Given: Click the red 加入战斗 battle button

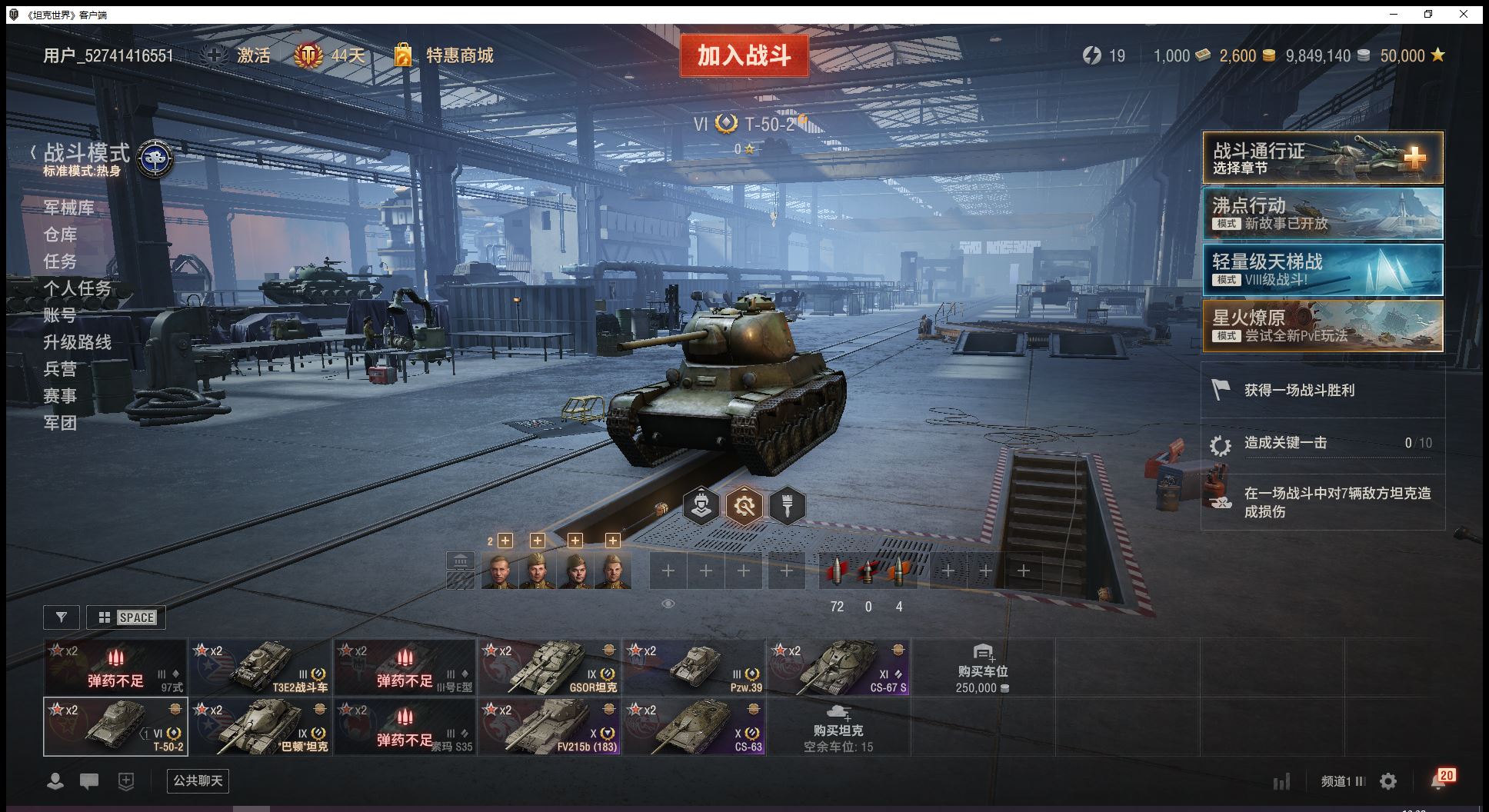Looking at the screenshot, I should pos(744,55).
